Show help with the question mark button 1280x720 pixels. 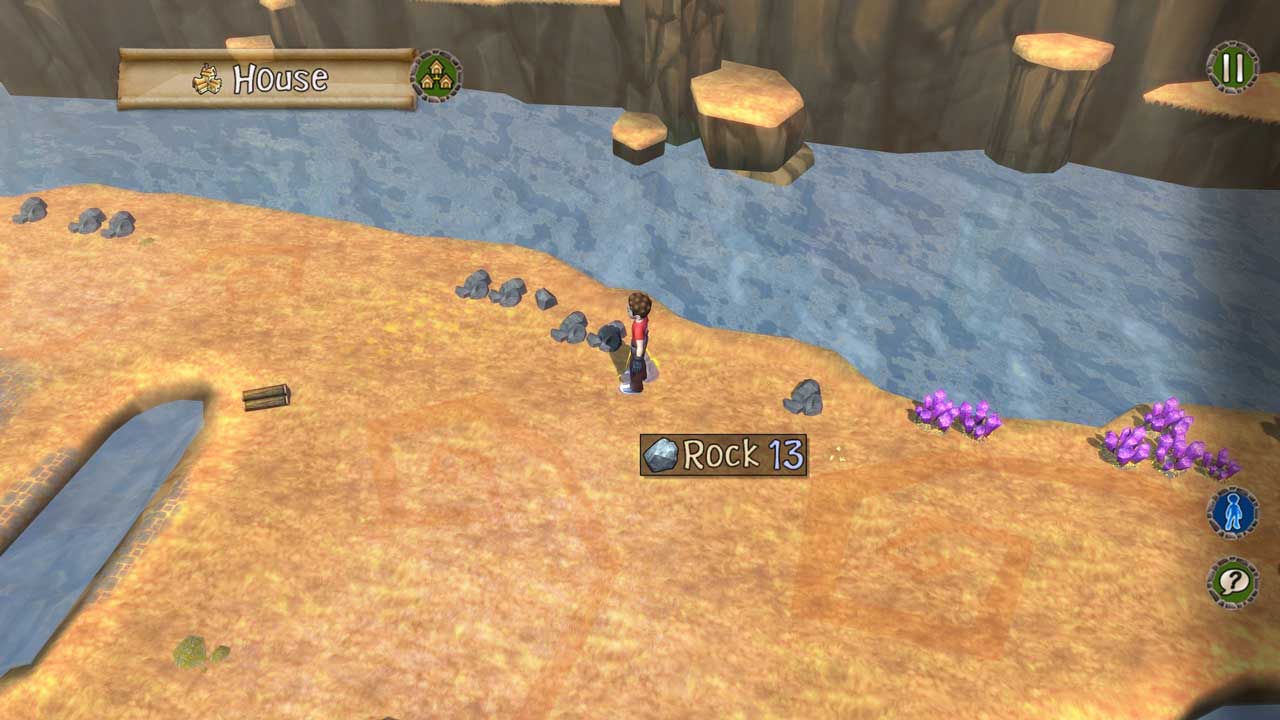pyautogui.click(x=1233, y=582)
